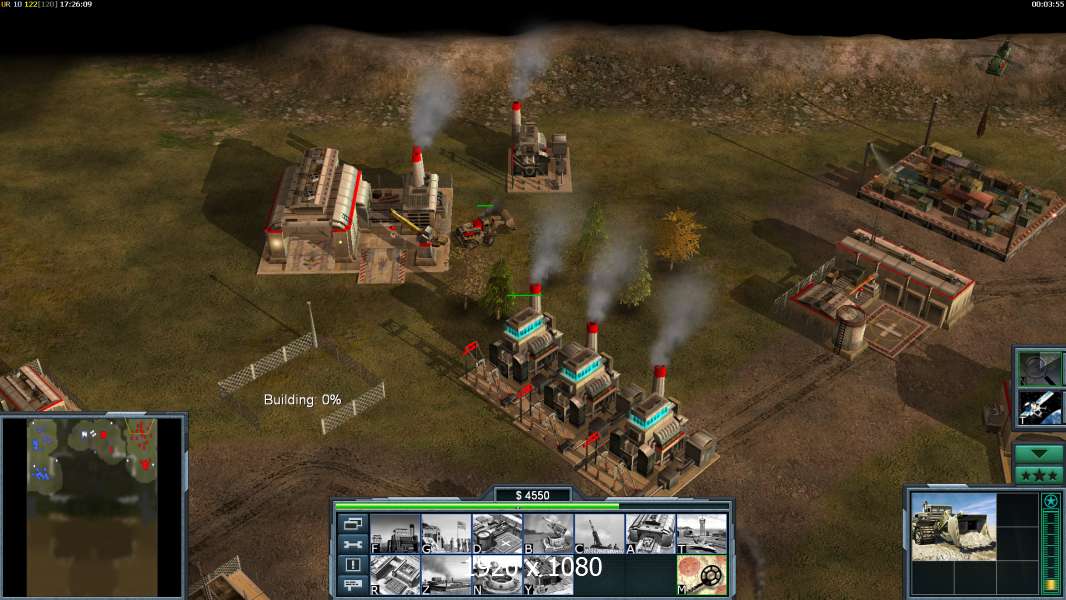This screenshot has width=1066, height=600.
Task: Choose the barracks build icon with flag (G)
Action: pyautogui.click(x=446, y=533)
